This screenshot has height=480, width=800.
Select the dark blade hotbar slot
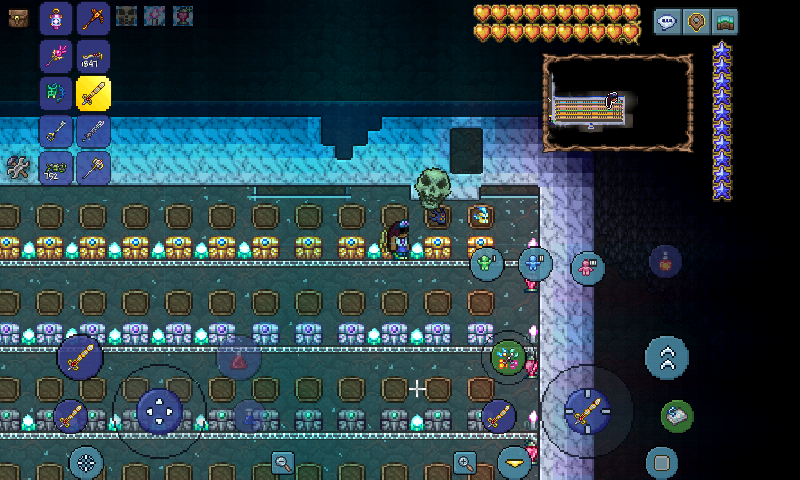(x=93, y=131)
